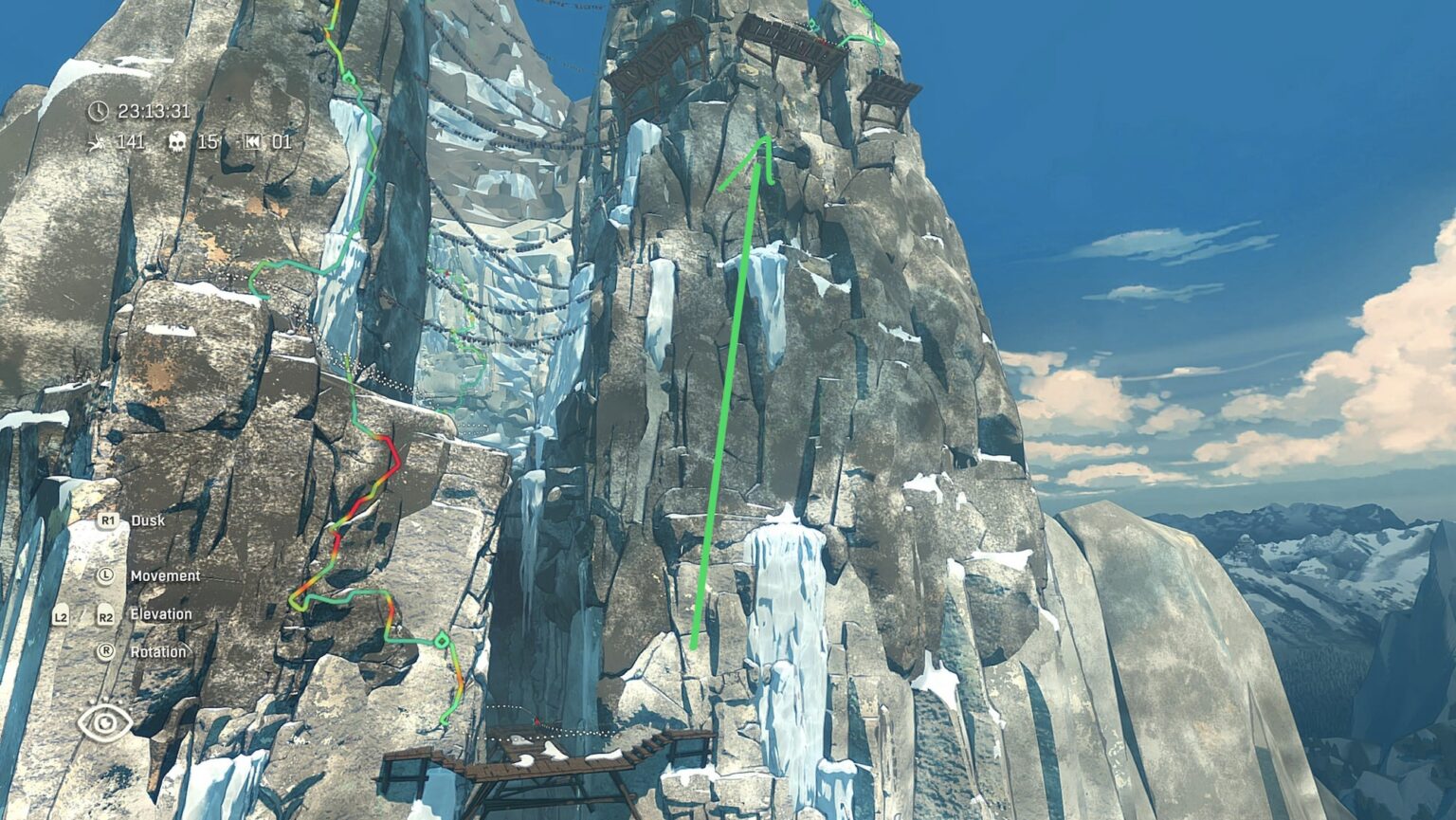Click the 23:13:31 time progress display
This screenshot has width=1456, height=820.
(x=154, y=111)
